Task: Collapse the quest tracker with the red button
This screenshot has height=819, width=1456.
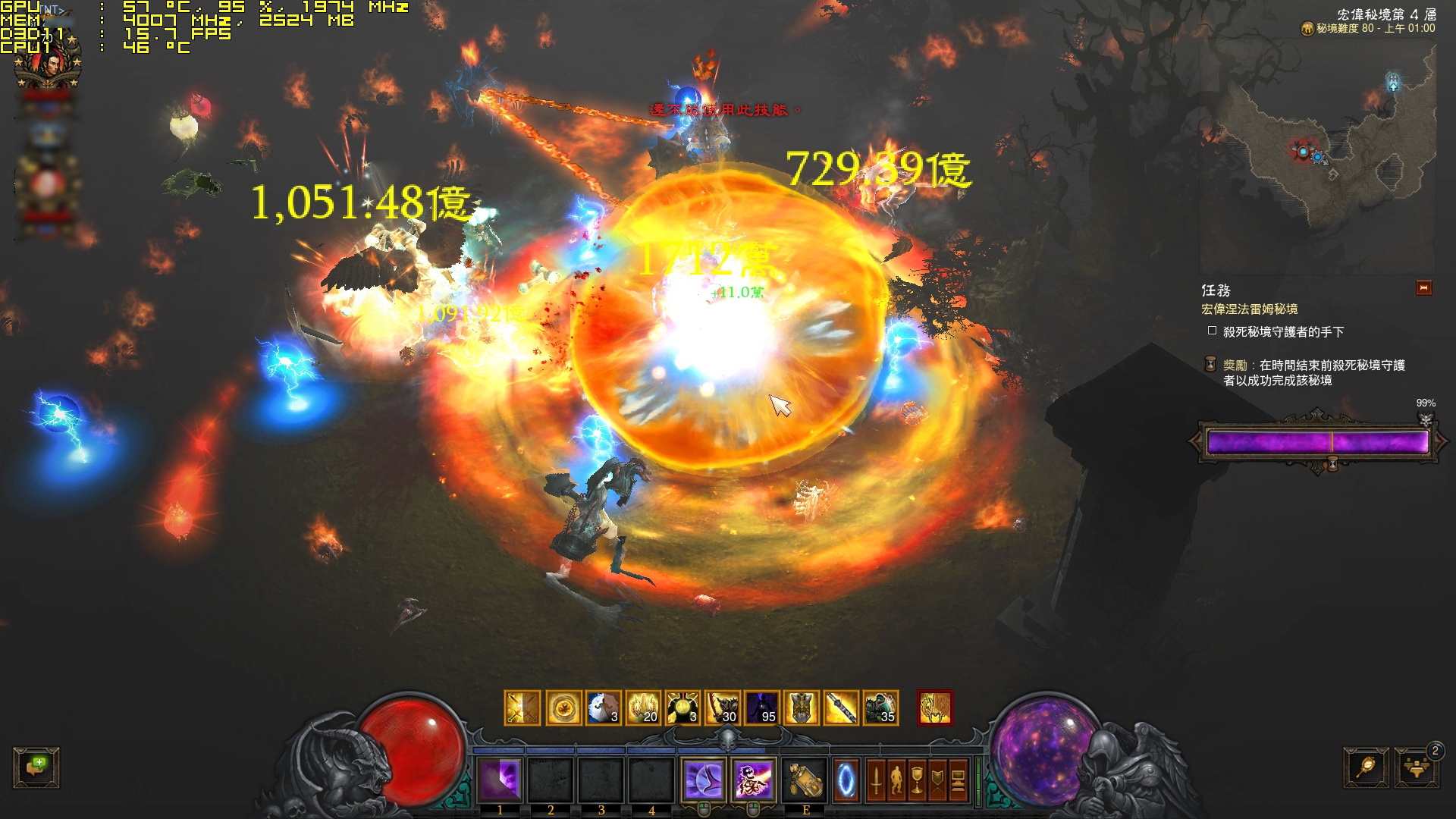Action: pos(1423,288)
